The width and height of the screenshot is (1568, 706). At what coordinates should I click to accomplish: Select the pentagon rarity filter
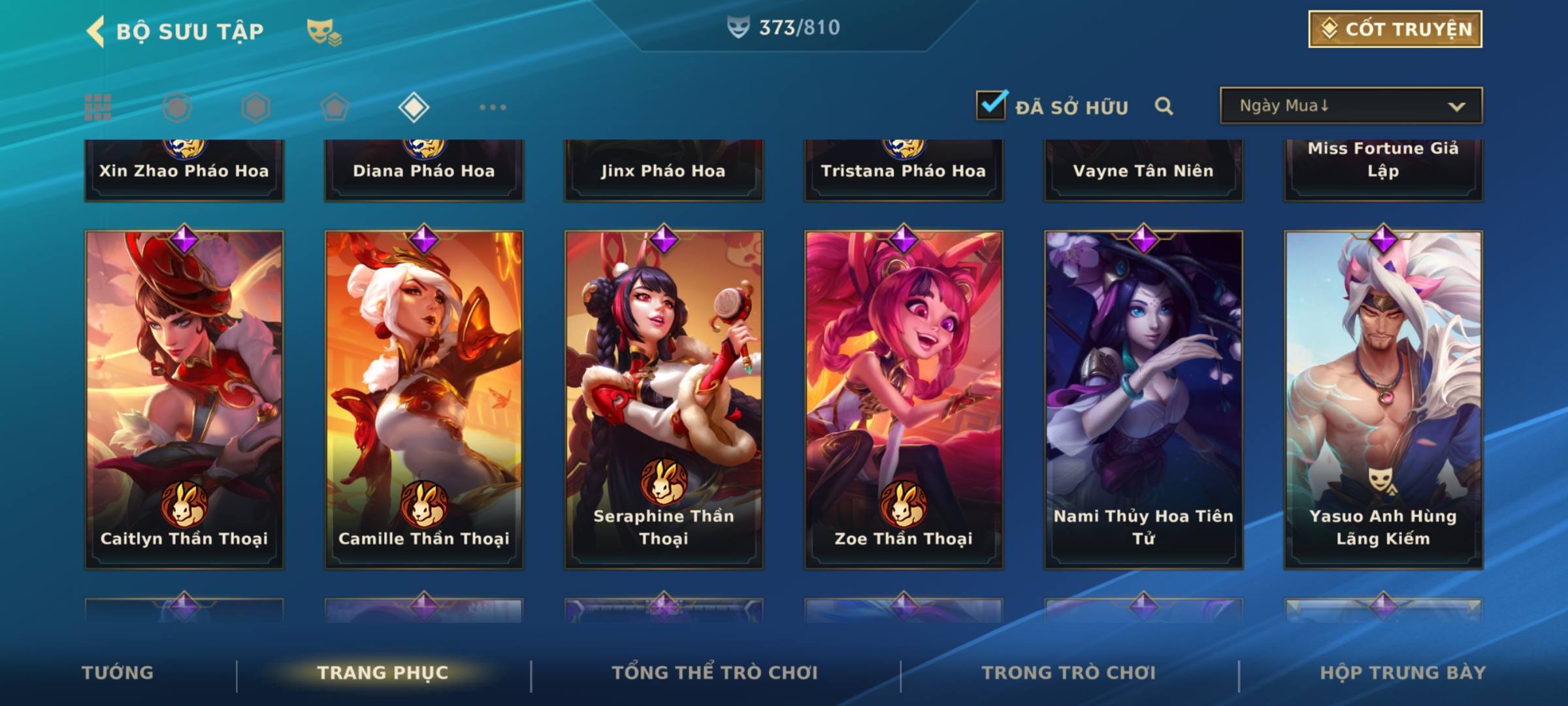(335, 107)
